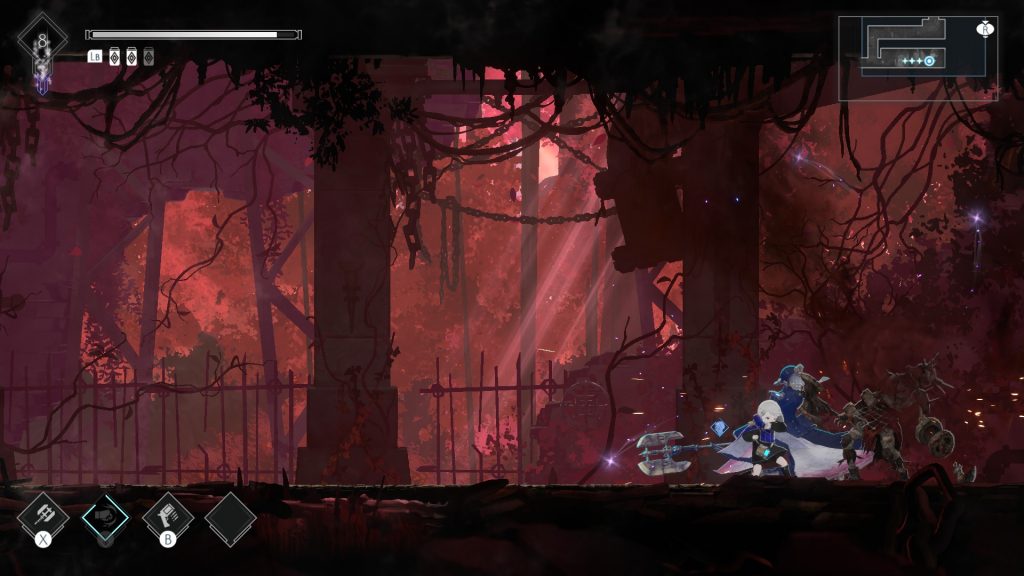Click the player location marker on minimap
The height and width of the screenshot is (576, 1024).
(x=929, y=61)
